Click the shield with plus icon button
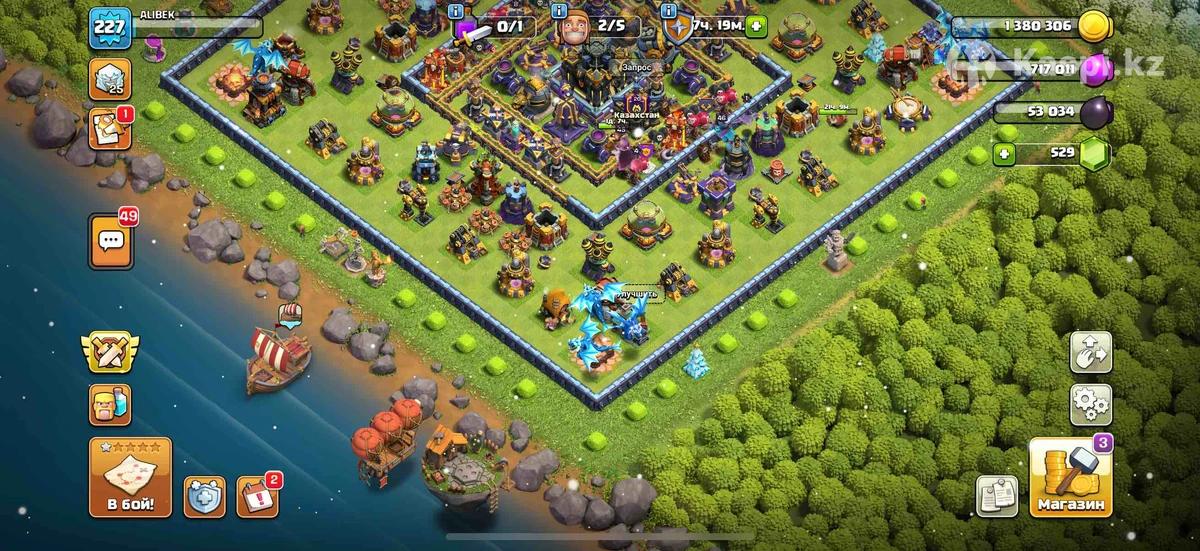 (204, 496)
